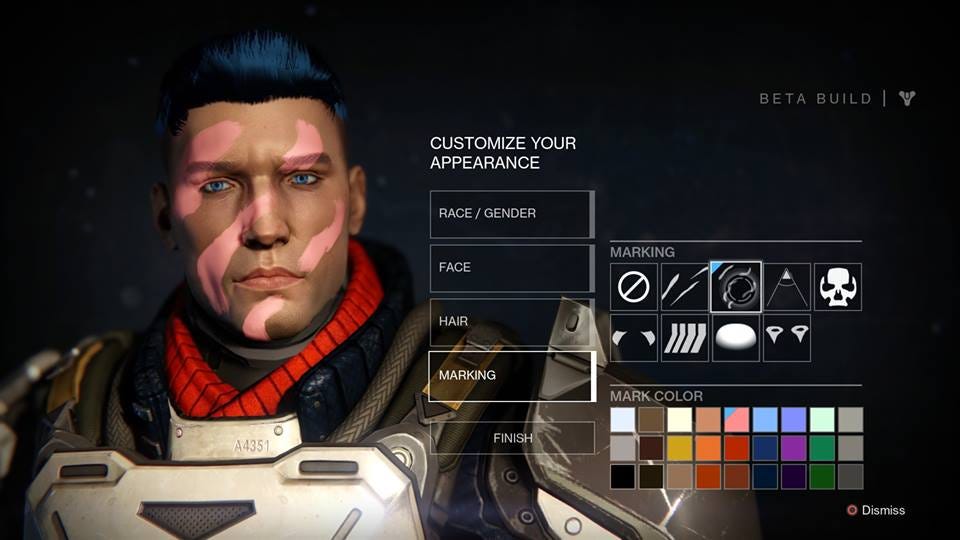Select the pink mark color swatch
This screenshot has width=960, height=540.
click(x=736, y=420)
